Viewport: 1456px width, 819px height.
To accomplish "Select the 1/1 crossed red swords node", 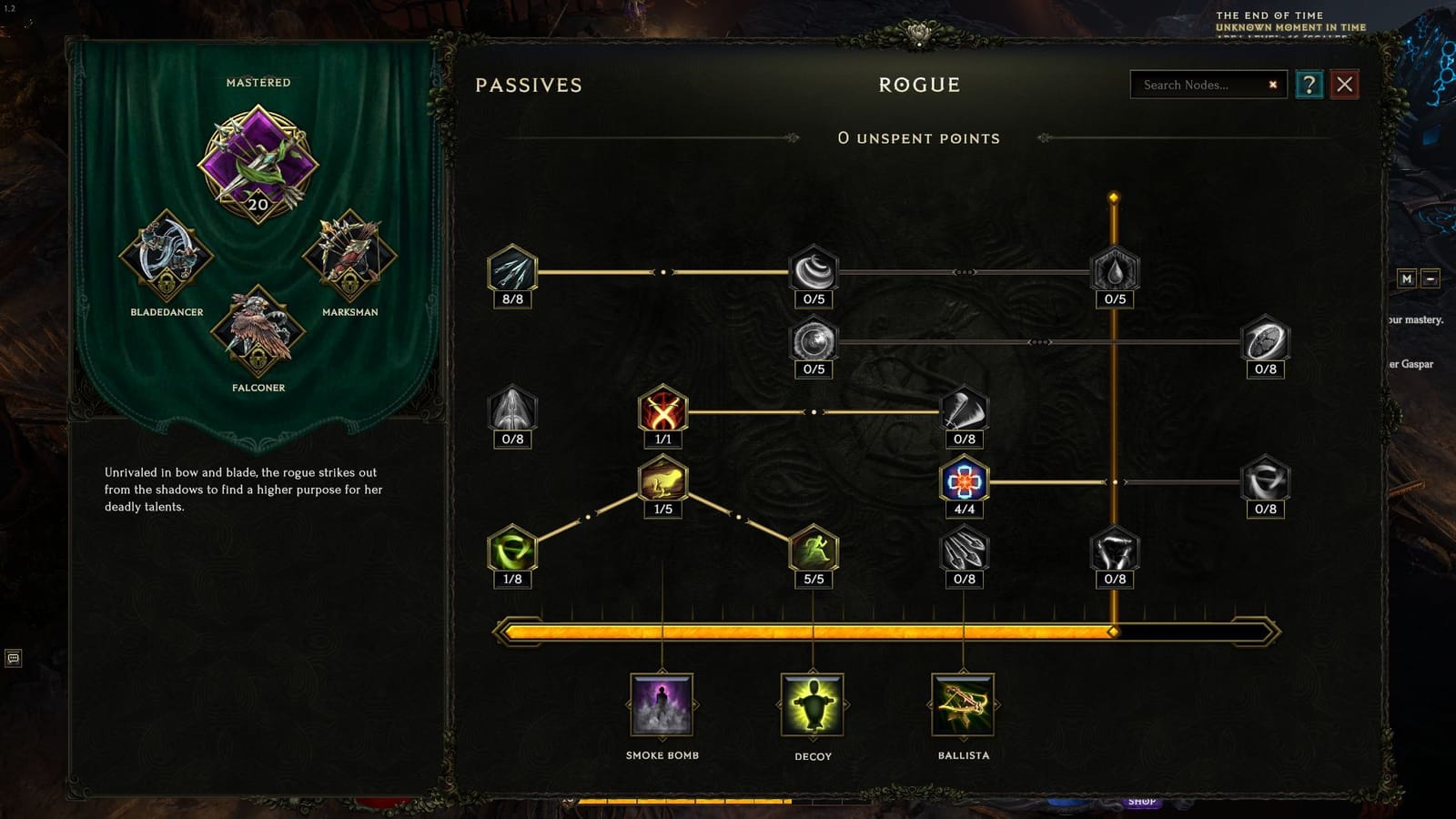I will point(662,414).
